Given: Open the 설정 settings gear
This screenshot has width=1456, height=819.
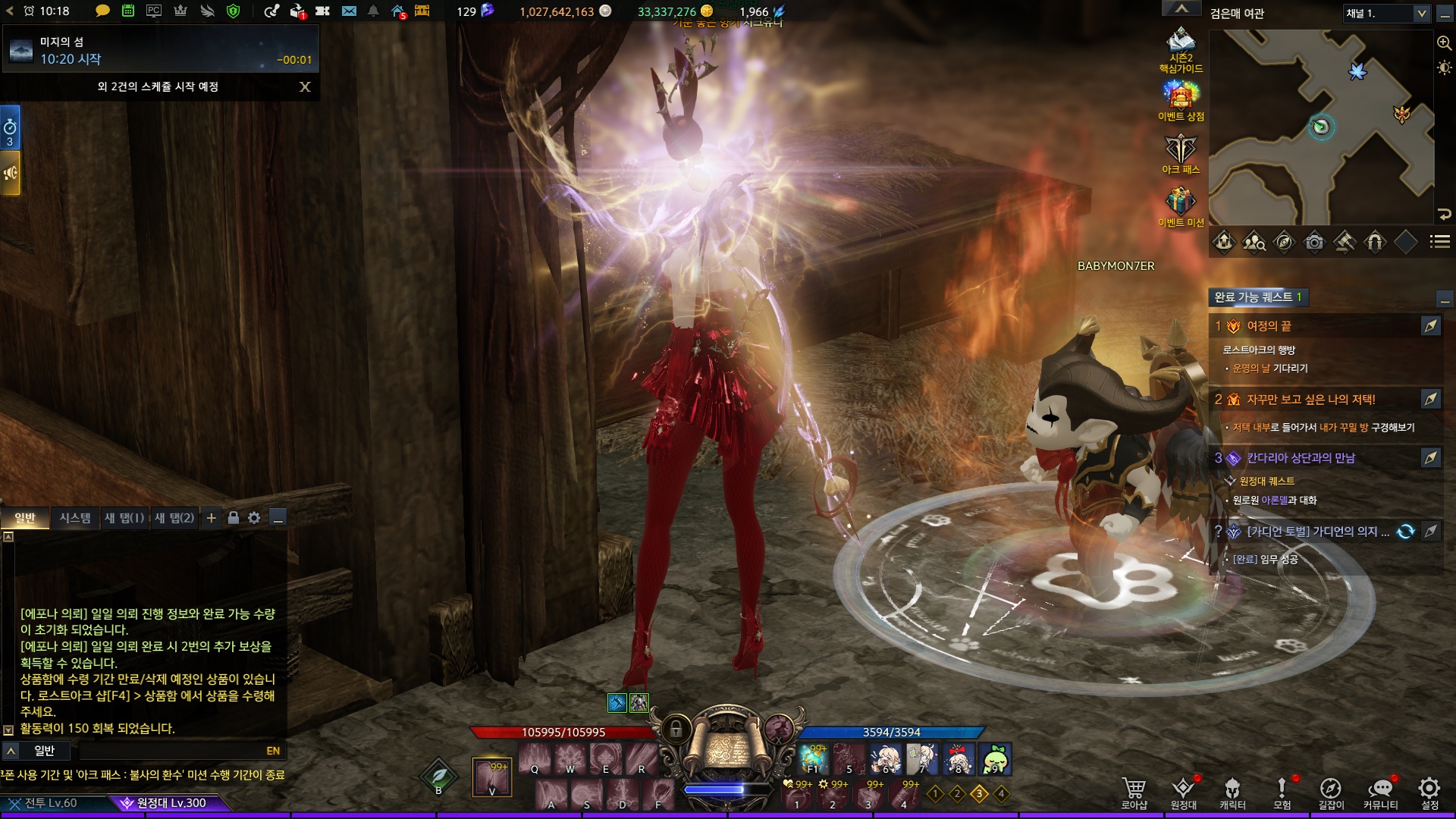Looking at the screenshot, I should [x=1429, y=792].
